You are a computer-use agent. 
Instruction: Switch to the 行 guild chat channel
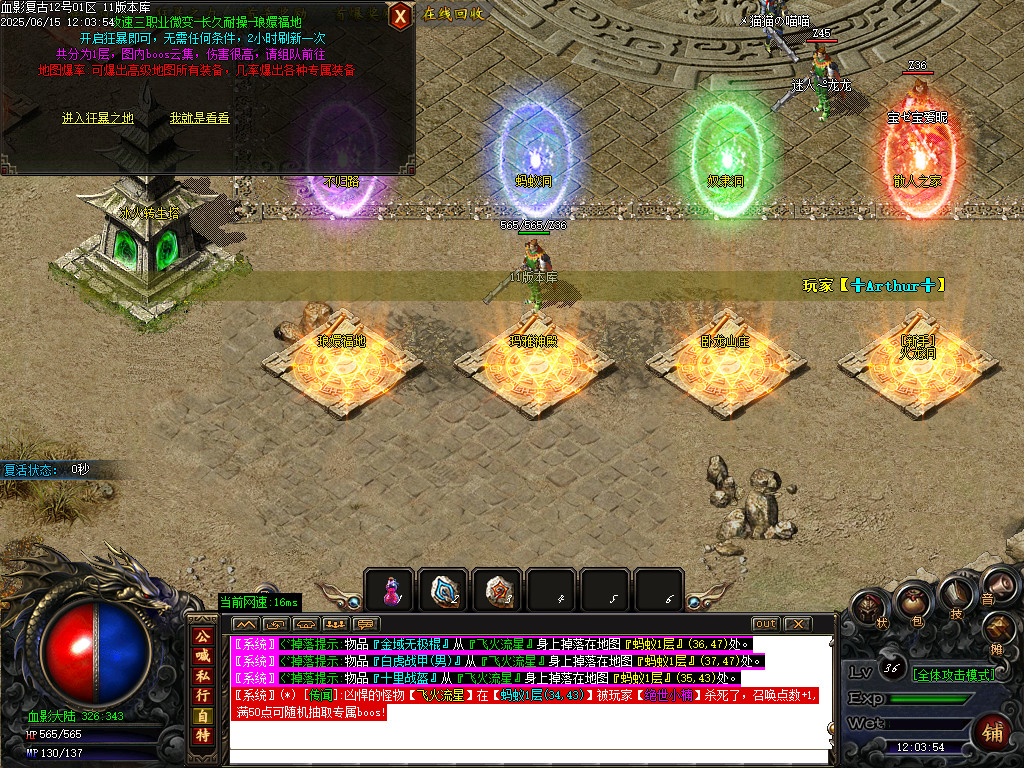[x=202, y=694]
